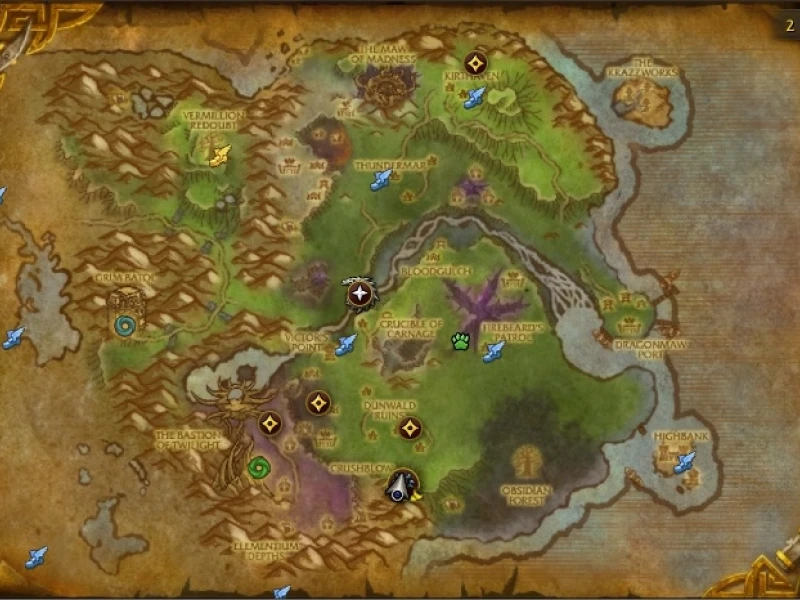Click the green paw icon by Crucible of Carnage
This screenshot has width=800, height=600.
pyautogui.click(x=460, y=341)
